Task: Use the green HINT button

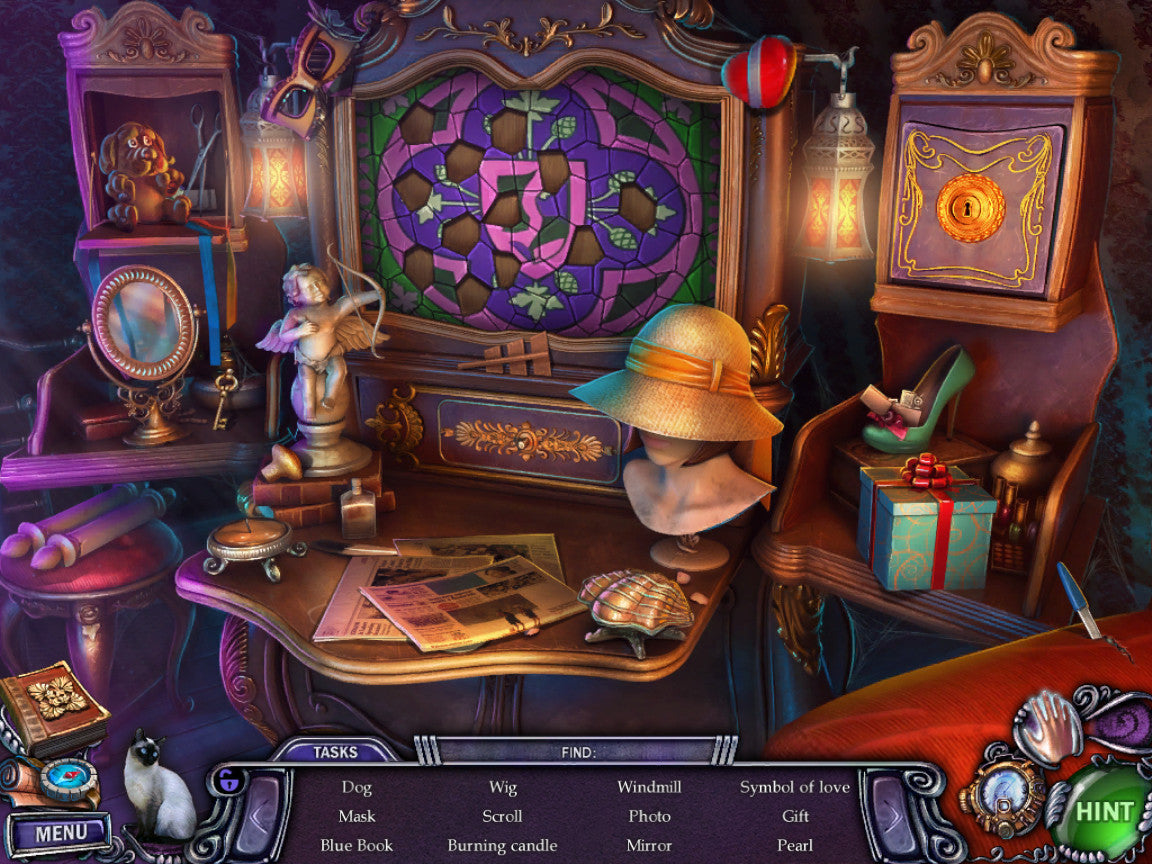Action: click(1104, 812)
